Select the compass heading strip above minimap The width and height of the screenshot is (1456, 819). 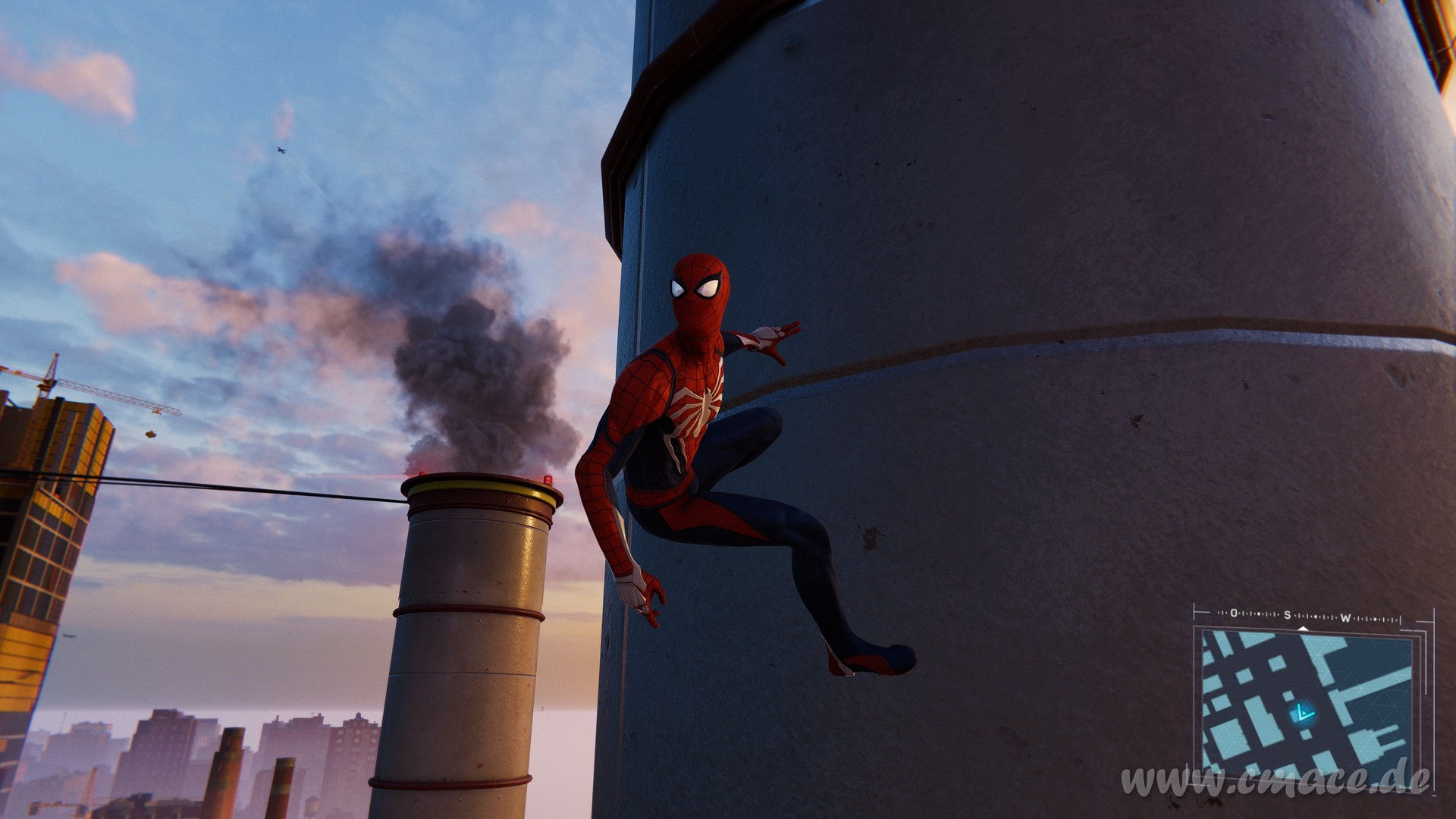pos(1295,616)
